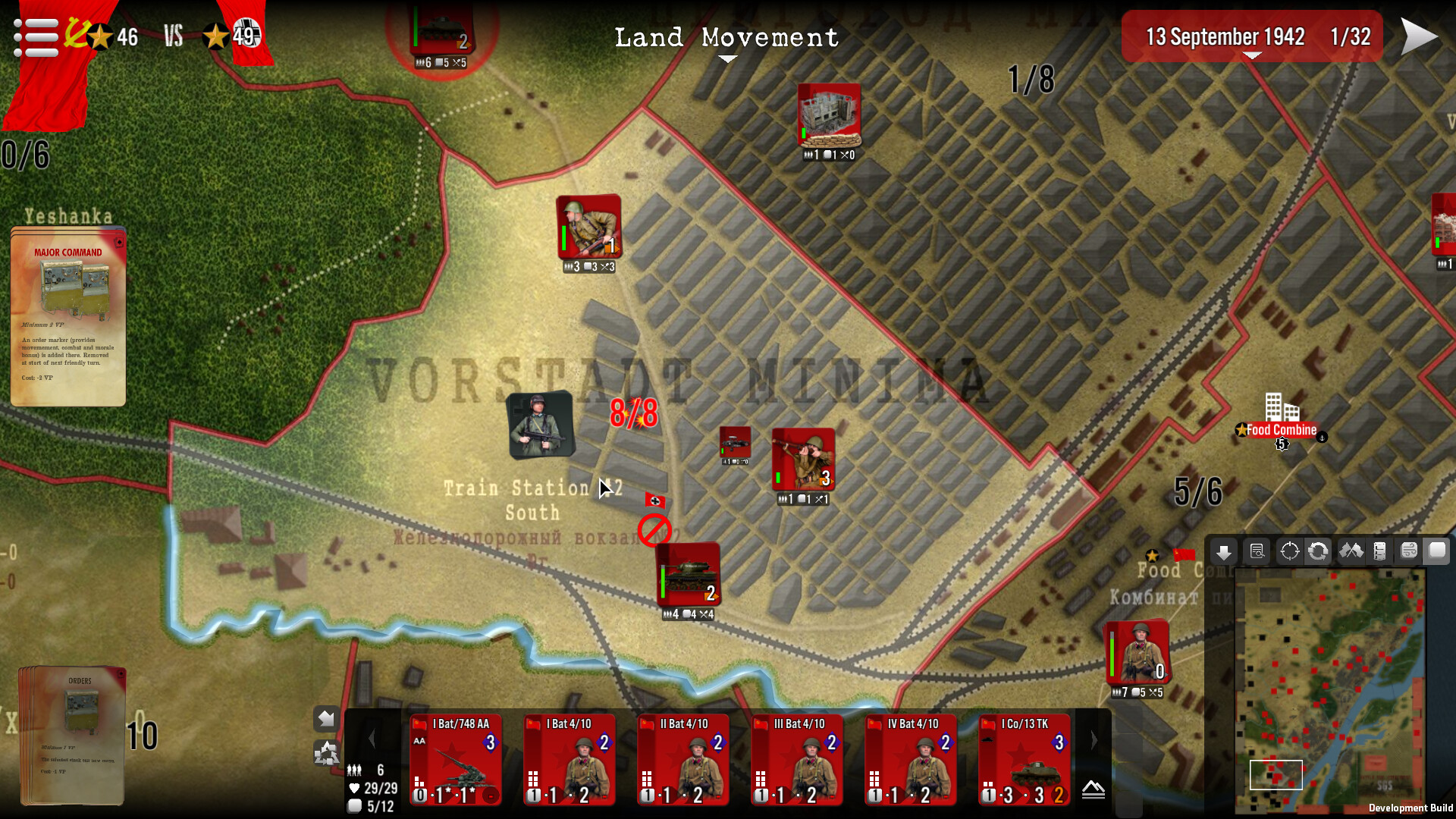Click the no-entry prohibition marker near Train Station
This screenshot has width=1456, height=819.
point(654,531)
